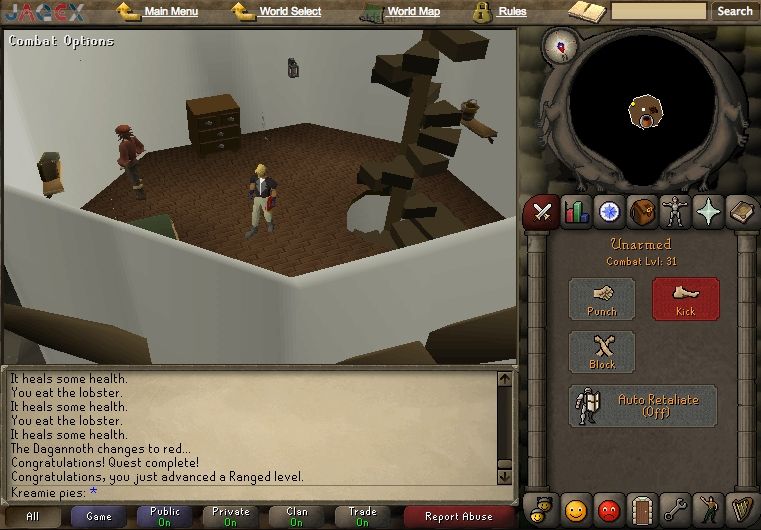Show the Game chat filter
Image resolution: width=761 pixels, height=530 pixels.
[x=99, y=517]
